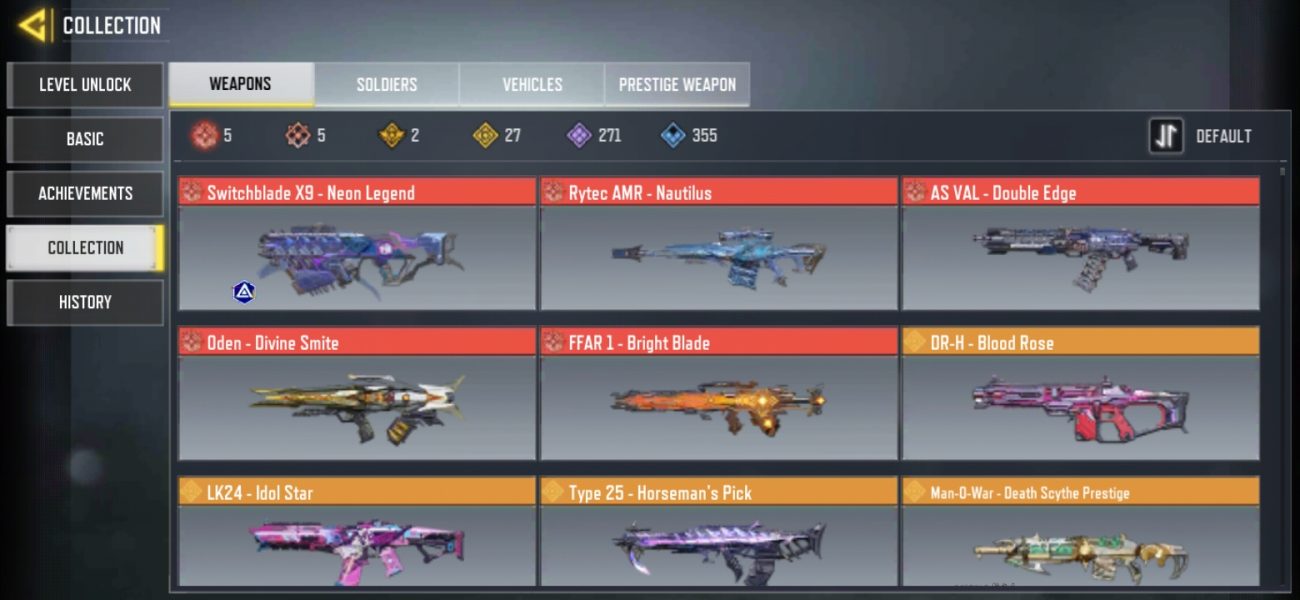Choose the Rytec AMR Nautilus skin
This screenshot has height=600, width=1300.
tap(719, 245)
